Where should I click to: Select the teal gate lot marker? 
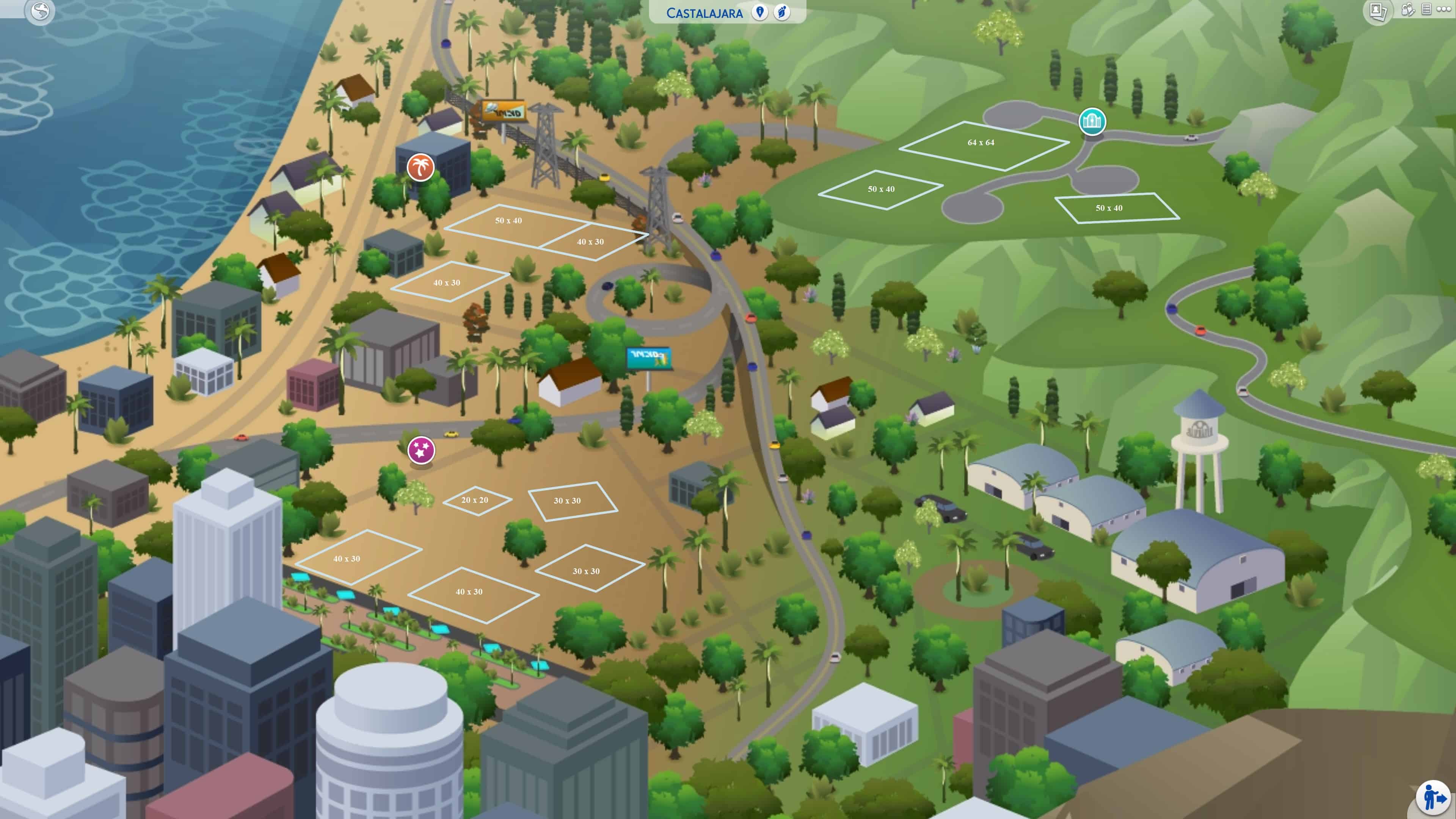coord(1092,121)
